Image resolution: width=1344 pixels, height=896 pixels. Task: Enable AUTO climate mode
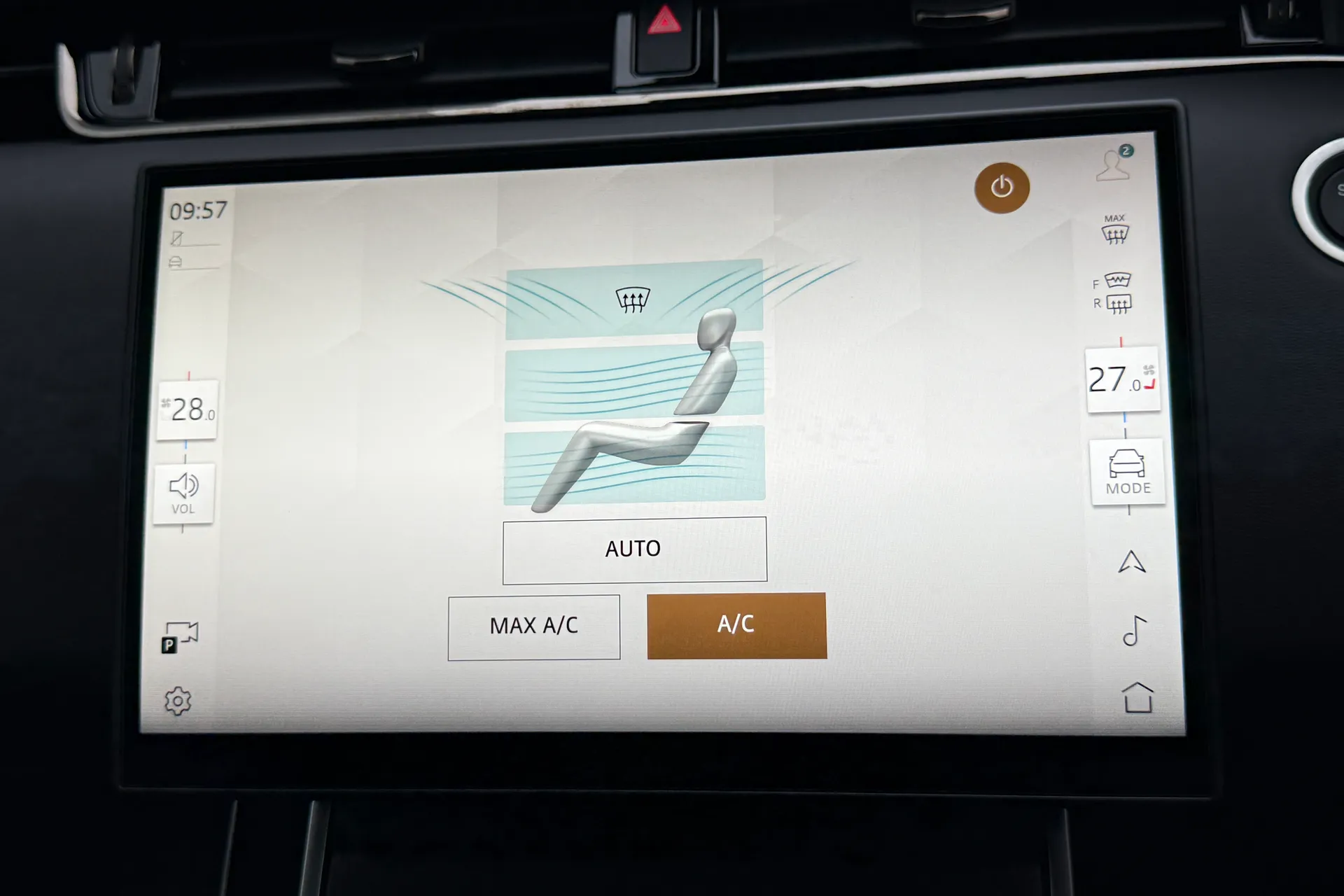pos(634,549)
